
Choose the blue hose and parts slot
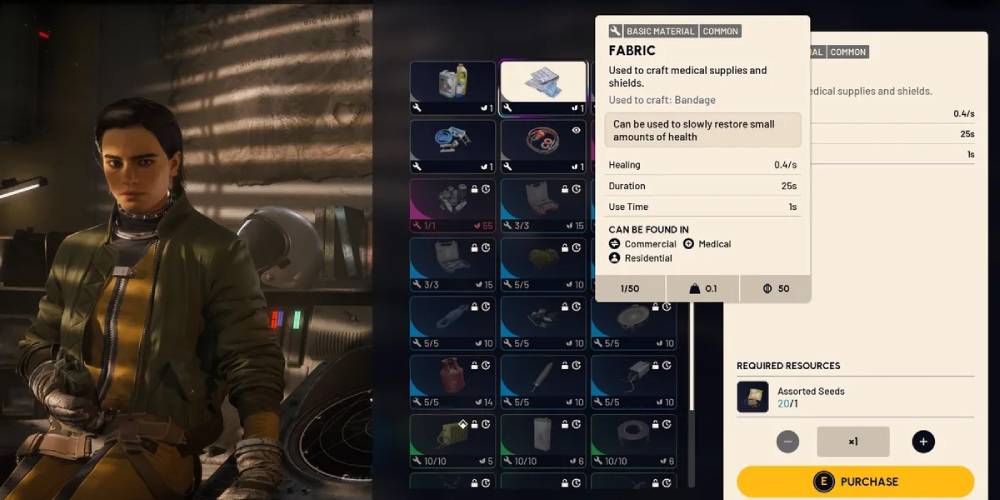point(453,146)
